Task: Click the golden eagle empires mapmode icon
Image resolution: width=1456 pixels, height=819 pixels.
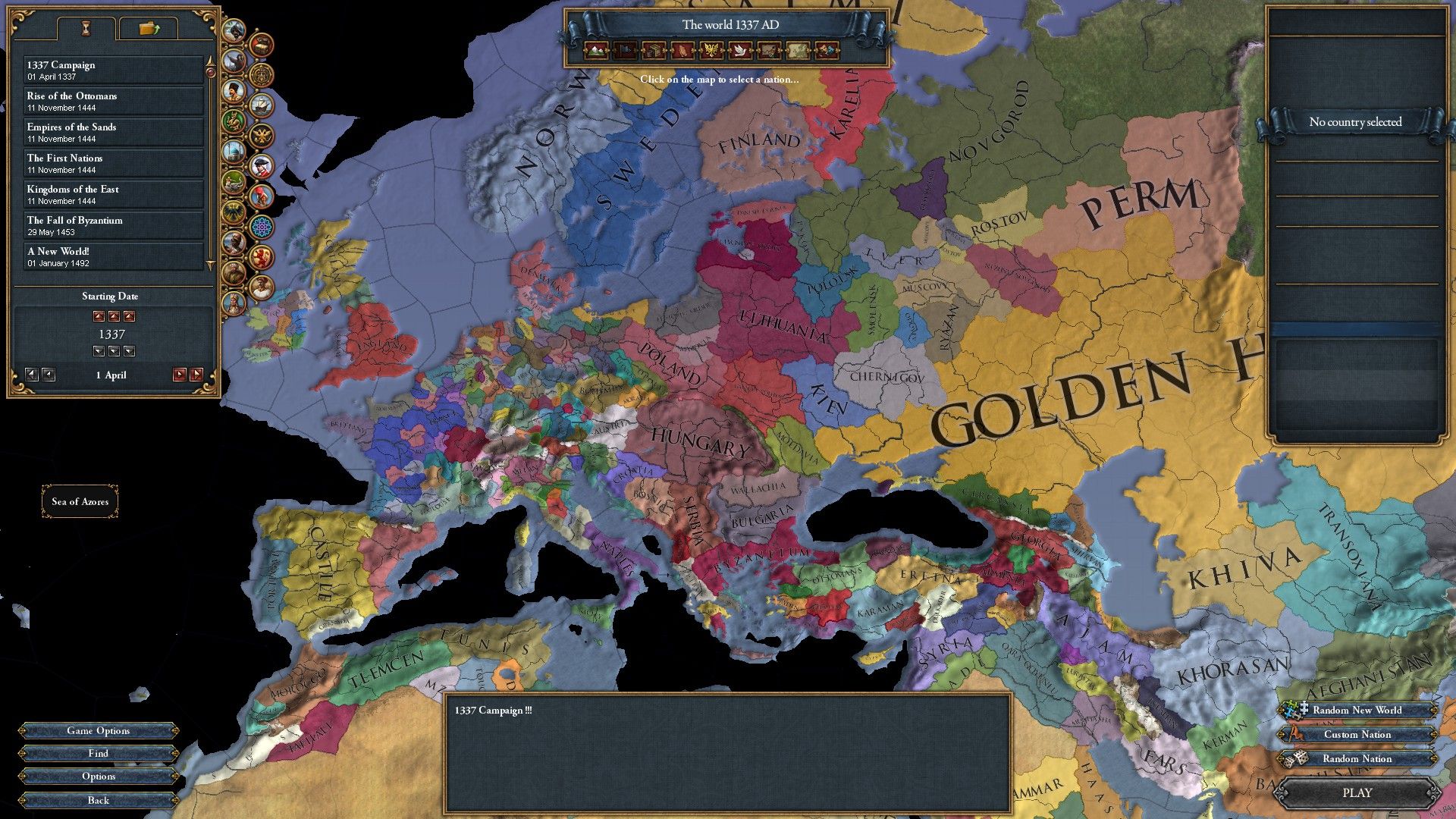Action: 712,52
